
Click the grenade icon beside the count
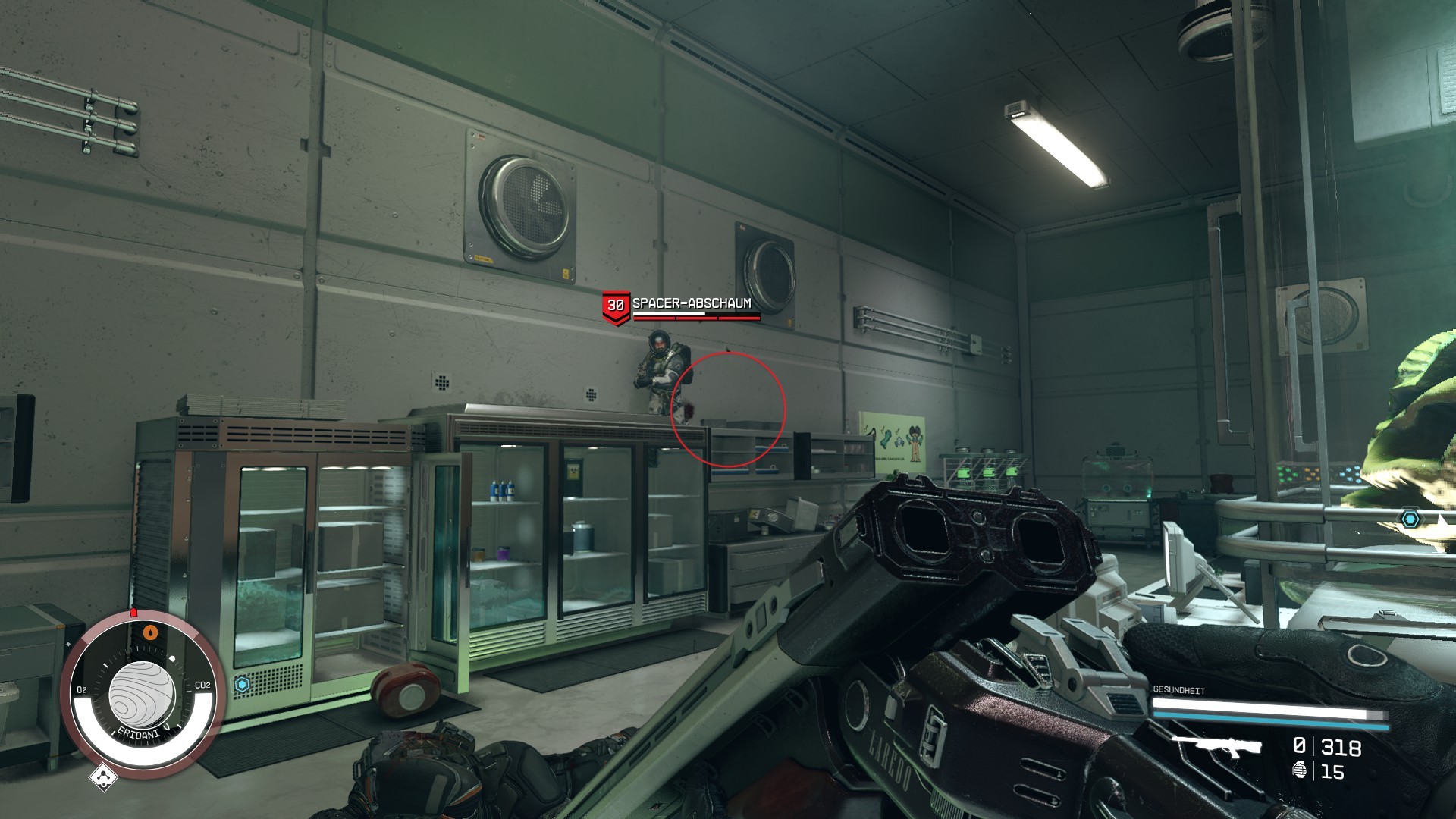click(x=1301, y=770)
